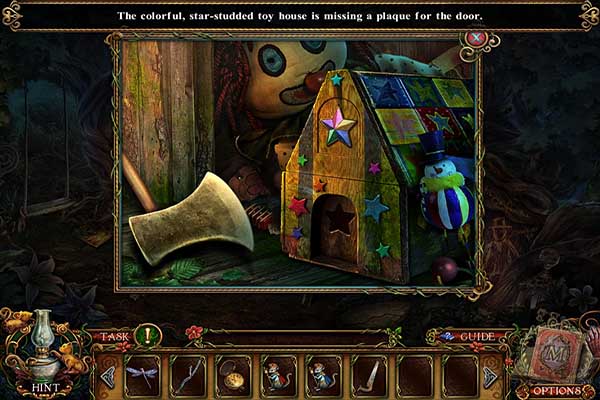
Task: Select the white blade inventory item
Action: 369,376
